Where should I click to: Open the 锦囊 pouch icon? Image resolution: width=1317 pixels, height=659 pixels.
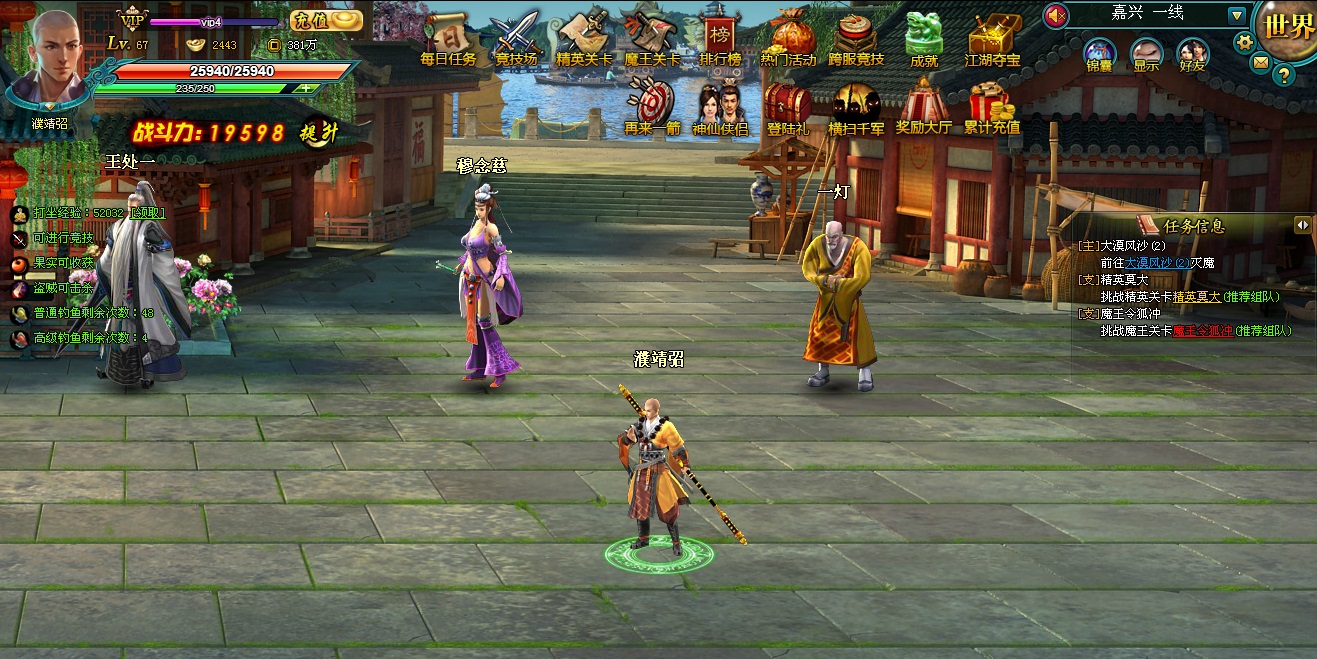tap(1099, 55)
